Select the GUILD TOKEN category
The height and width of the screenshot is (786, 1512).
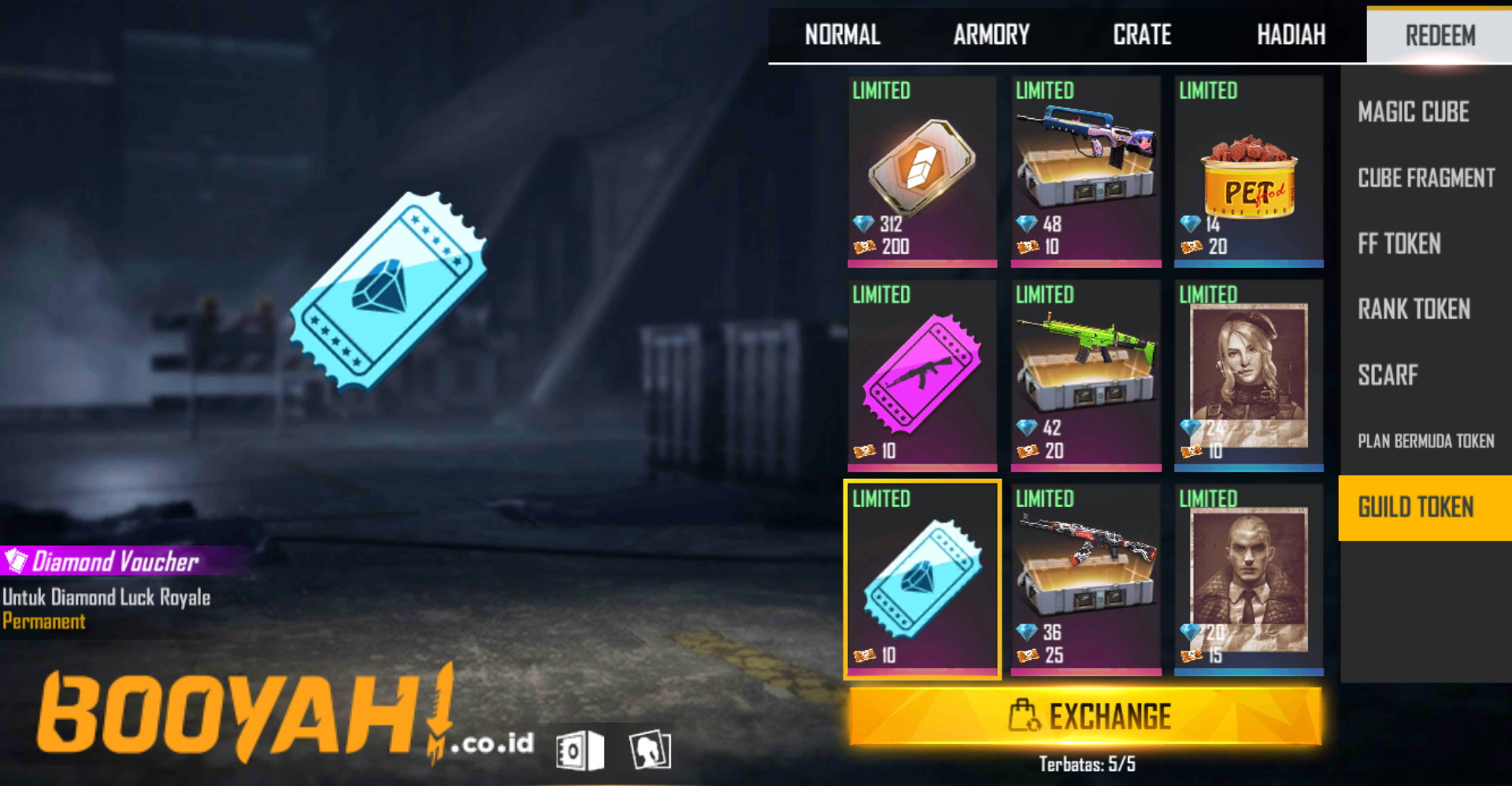[x=1416, y=507]
